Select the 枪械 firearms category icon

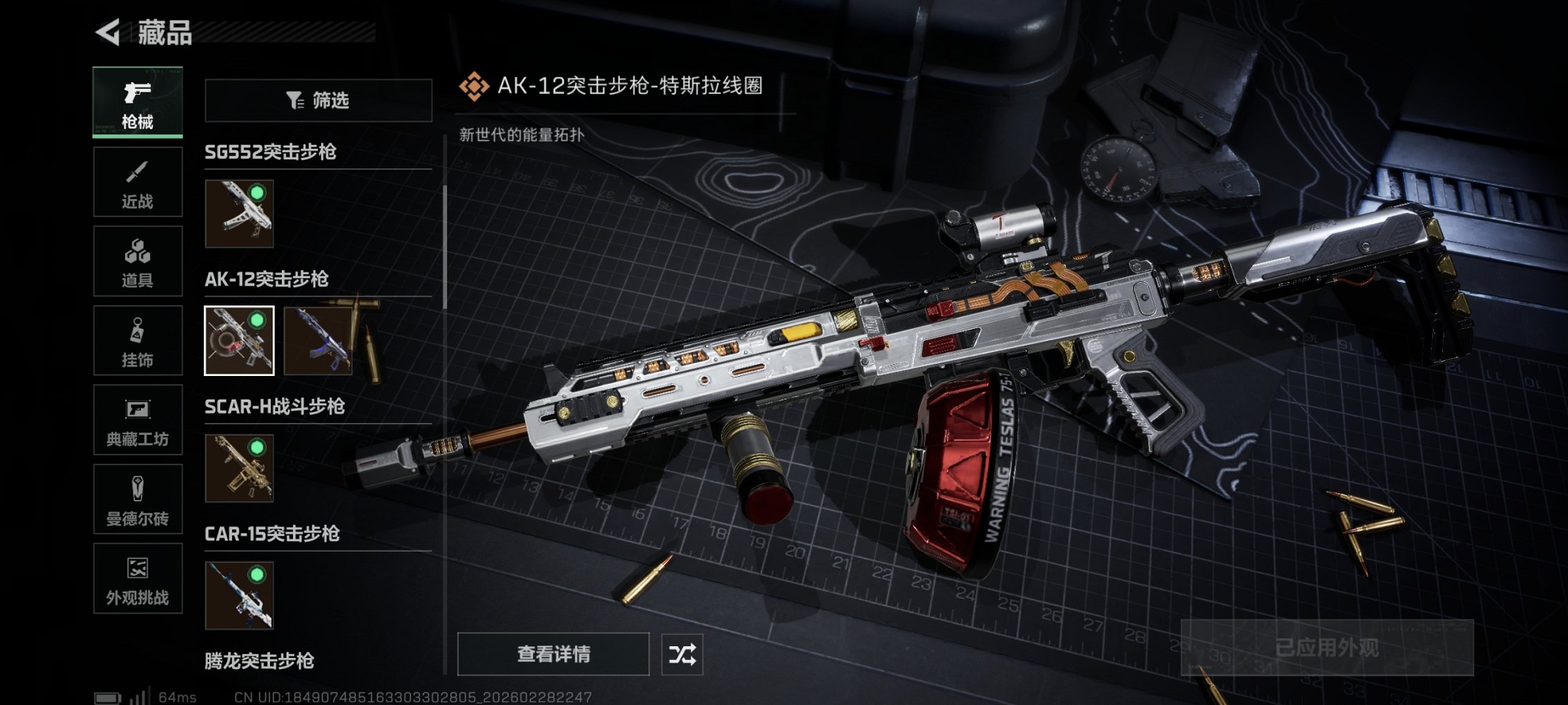tap(137, 102)
